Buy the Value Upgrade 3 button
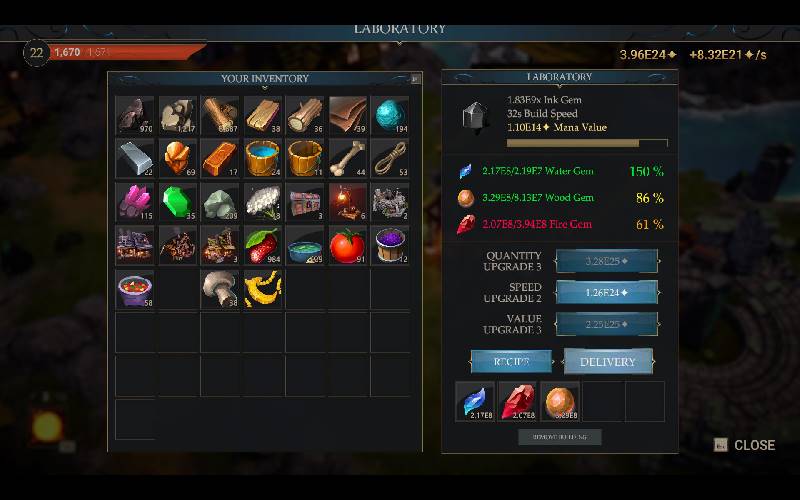 pos(608,324)
